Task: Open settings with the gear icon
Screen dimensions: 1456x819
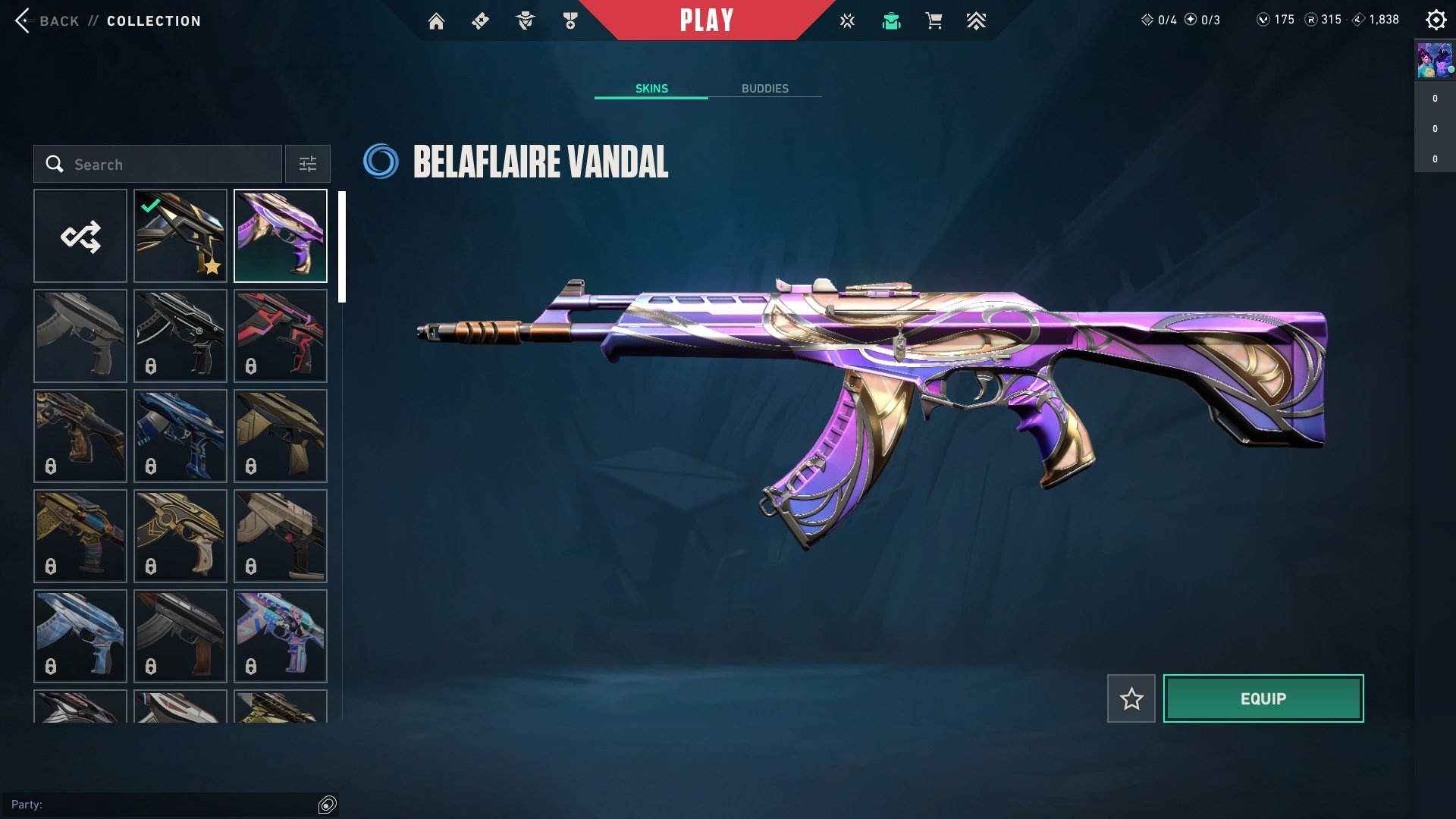Action: pos(1436,20)
